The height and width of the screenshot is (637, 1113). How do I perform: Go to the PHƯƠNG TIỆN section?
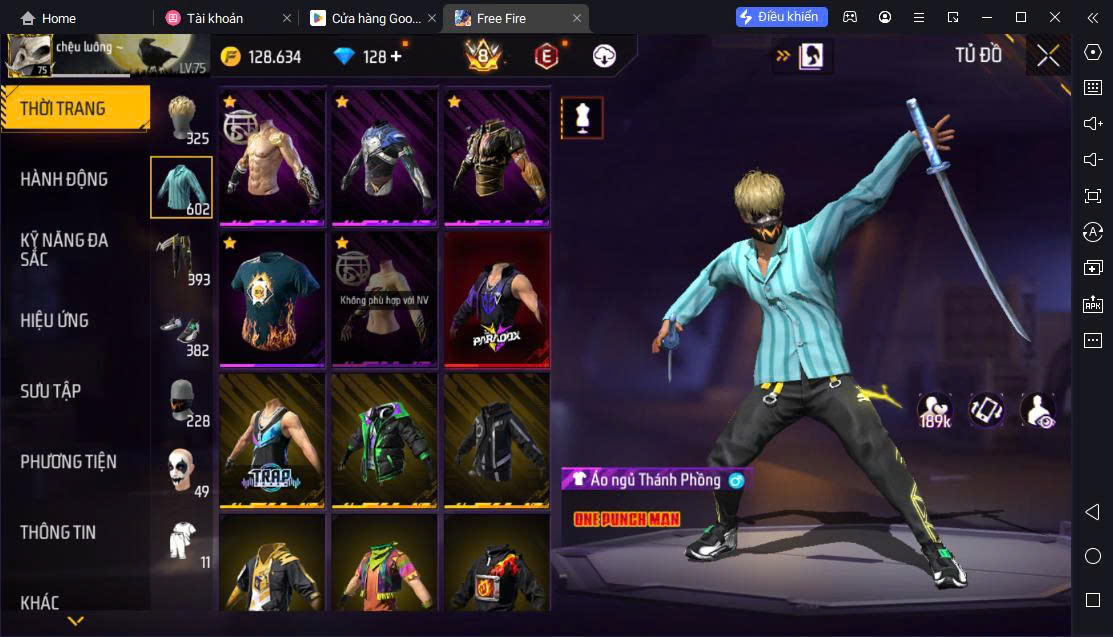click(x=68, y=461)
